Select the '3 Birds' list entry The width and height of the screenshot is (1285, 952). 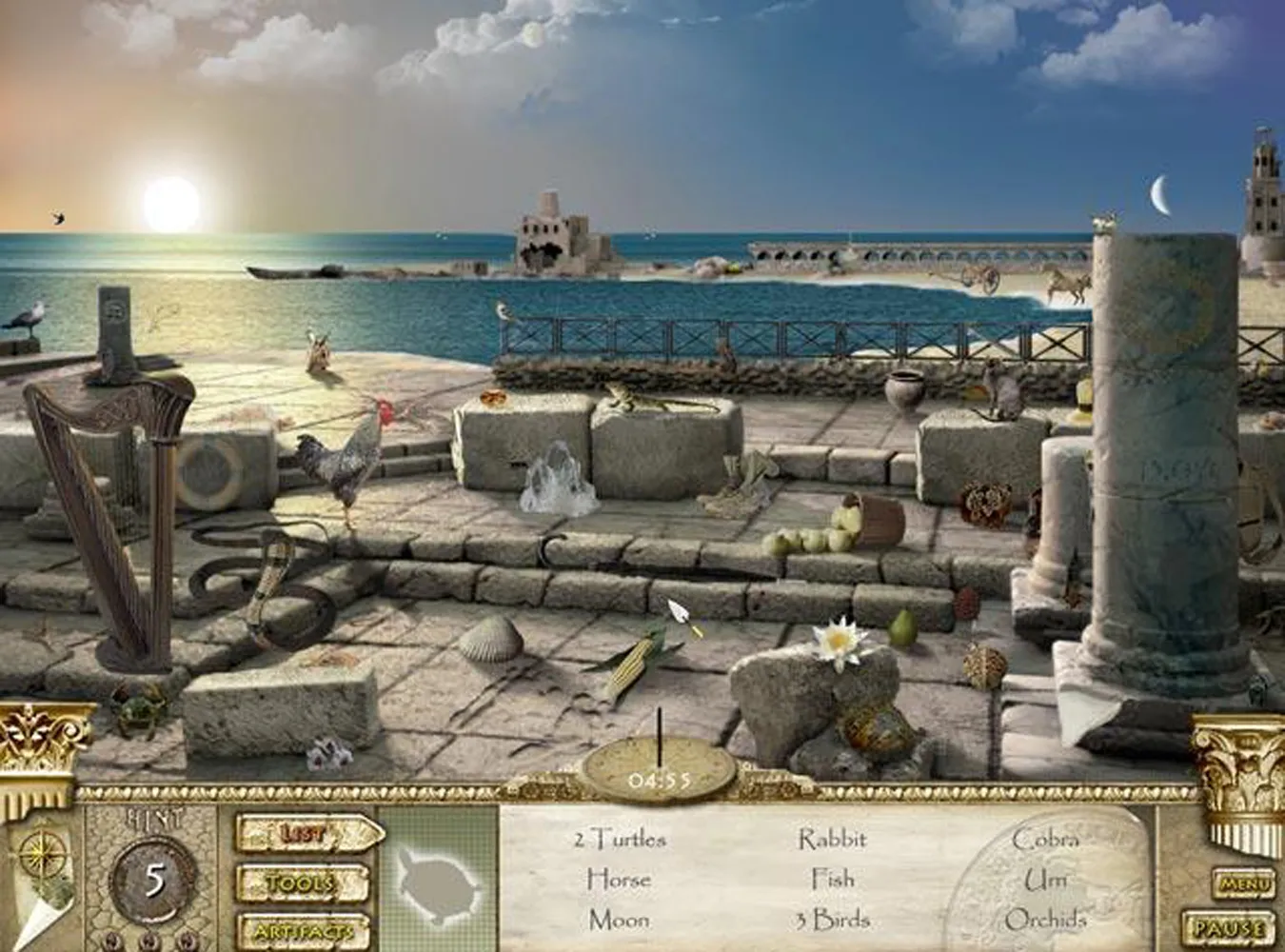(831, 920)
